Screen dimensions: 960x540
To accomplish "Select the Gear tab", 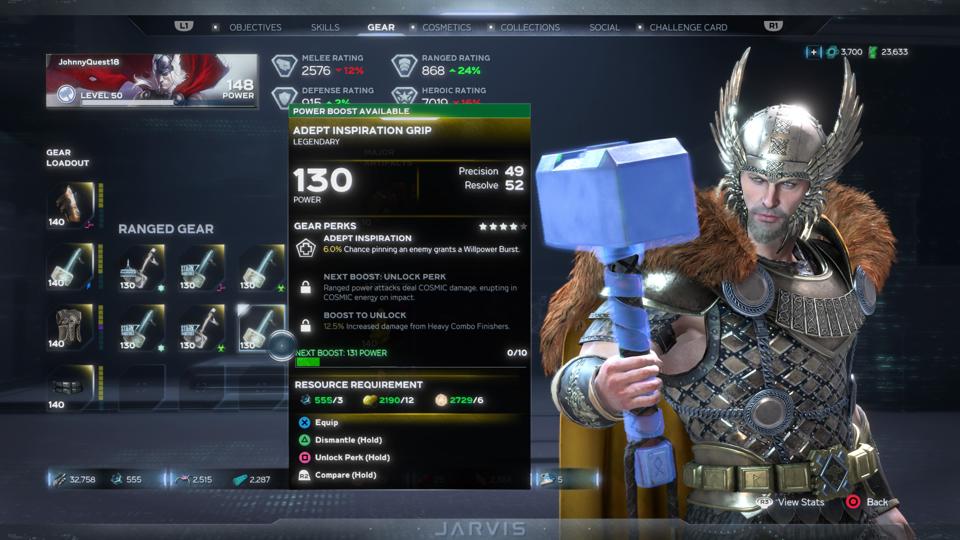I will tap(381, 27).
